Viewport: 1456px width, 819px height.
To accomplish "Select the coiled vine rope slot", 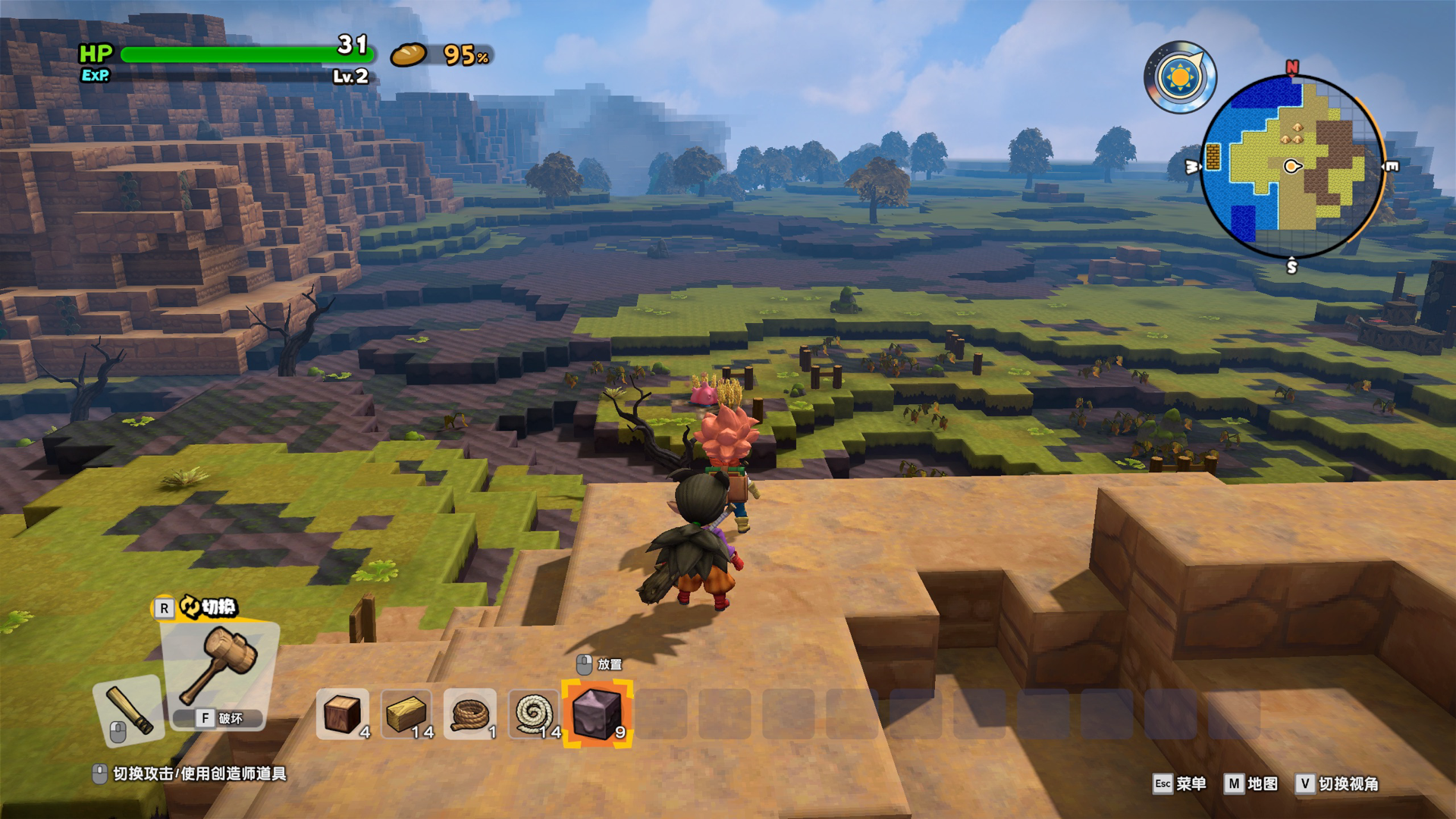I will [469, 714].
